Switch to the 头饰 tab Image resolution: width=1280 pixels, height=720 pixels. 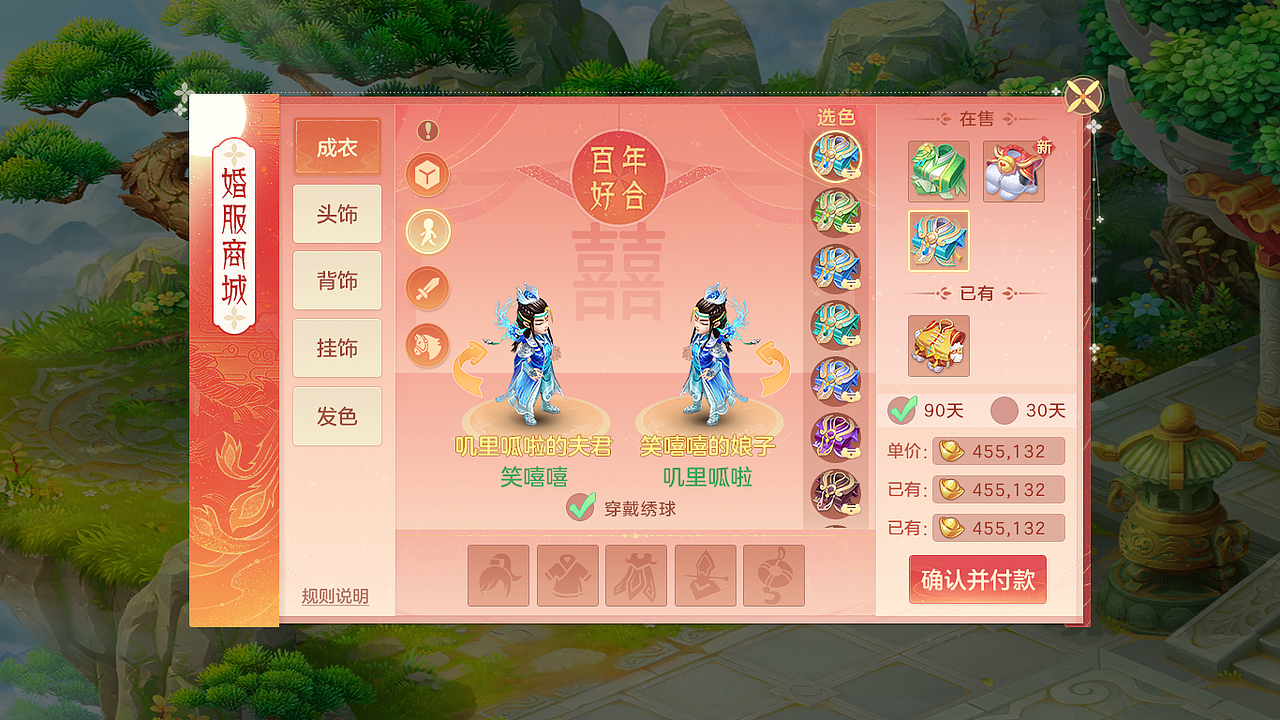pos(337,214)
